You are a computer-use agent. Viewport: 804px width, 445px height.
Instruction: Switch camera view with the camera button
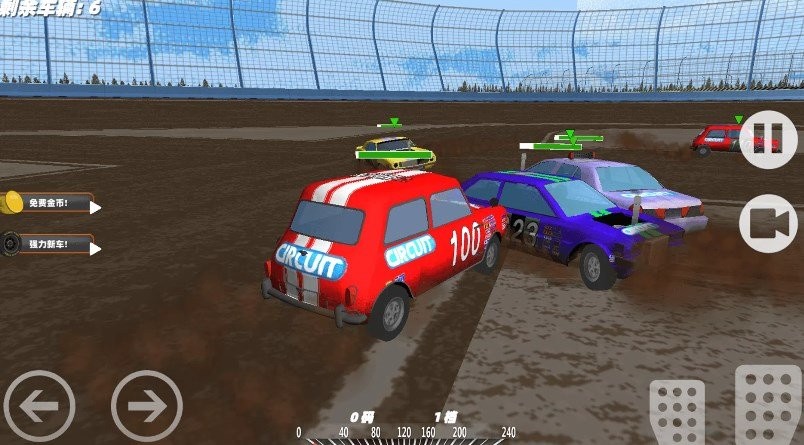(x=767, y=225)
